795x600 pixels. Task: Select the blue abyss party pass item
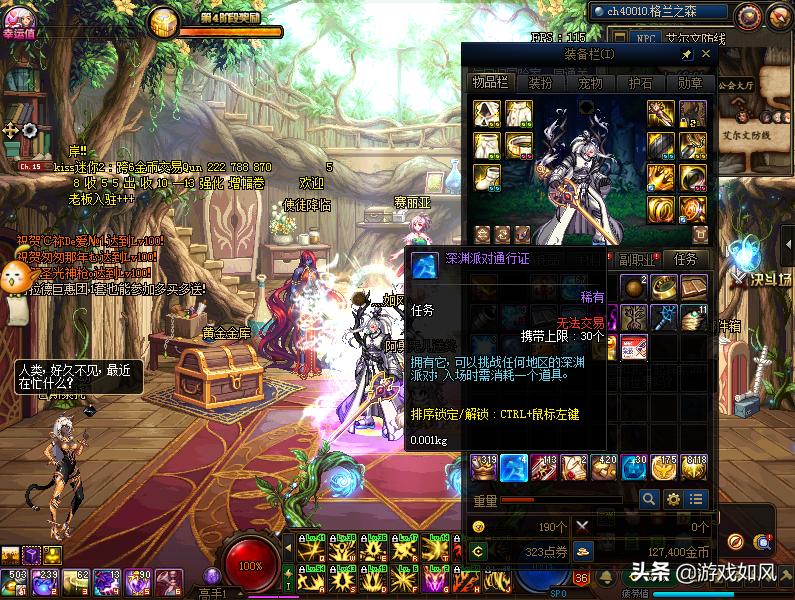(514, 467)
